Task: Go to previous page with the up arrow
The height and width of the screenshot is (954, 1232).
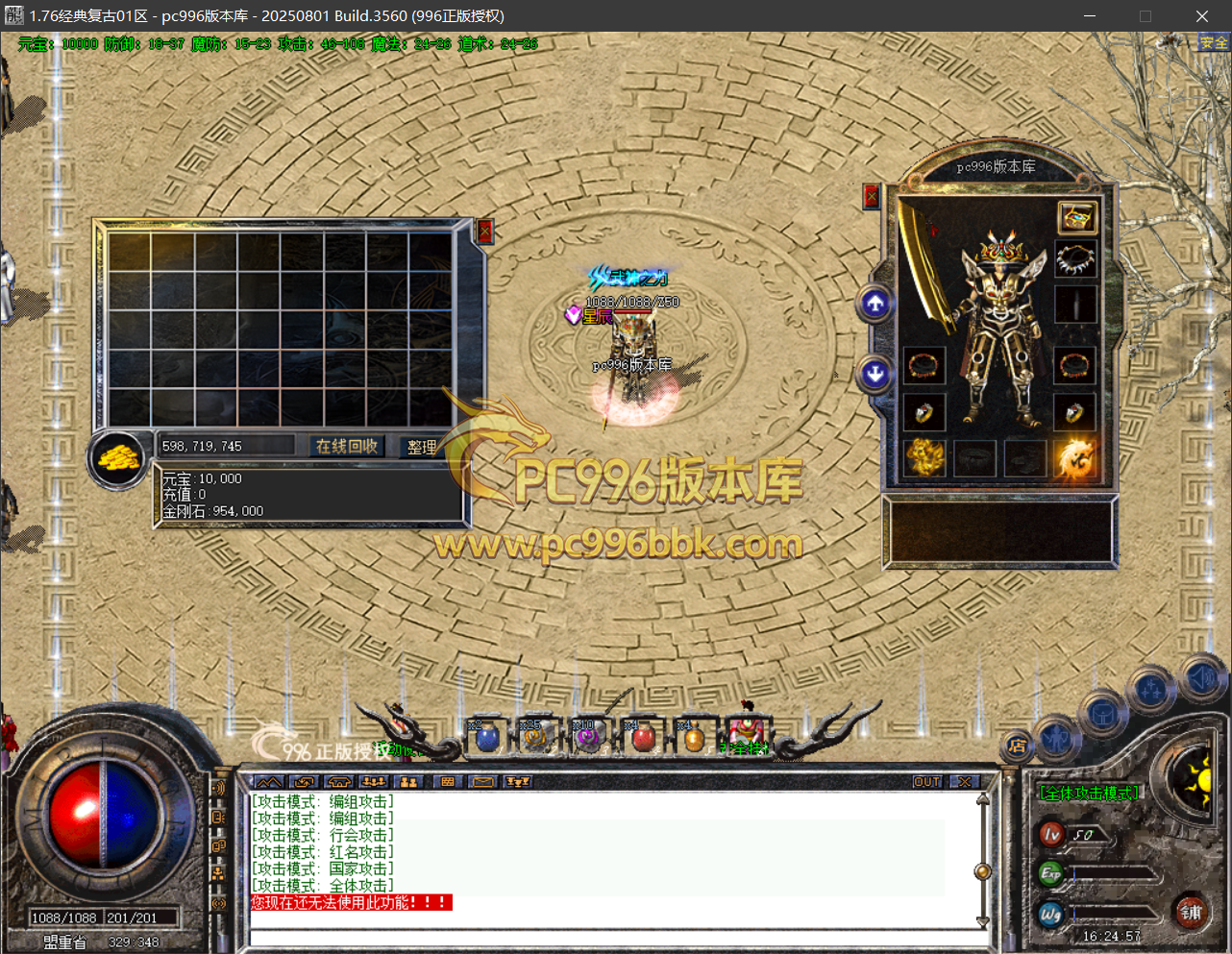Action: click(875, 304)
